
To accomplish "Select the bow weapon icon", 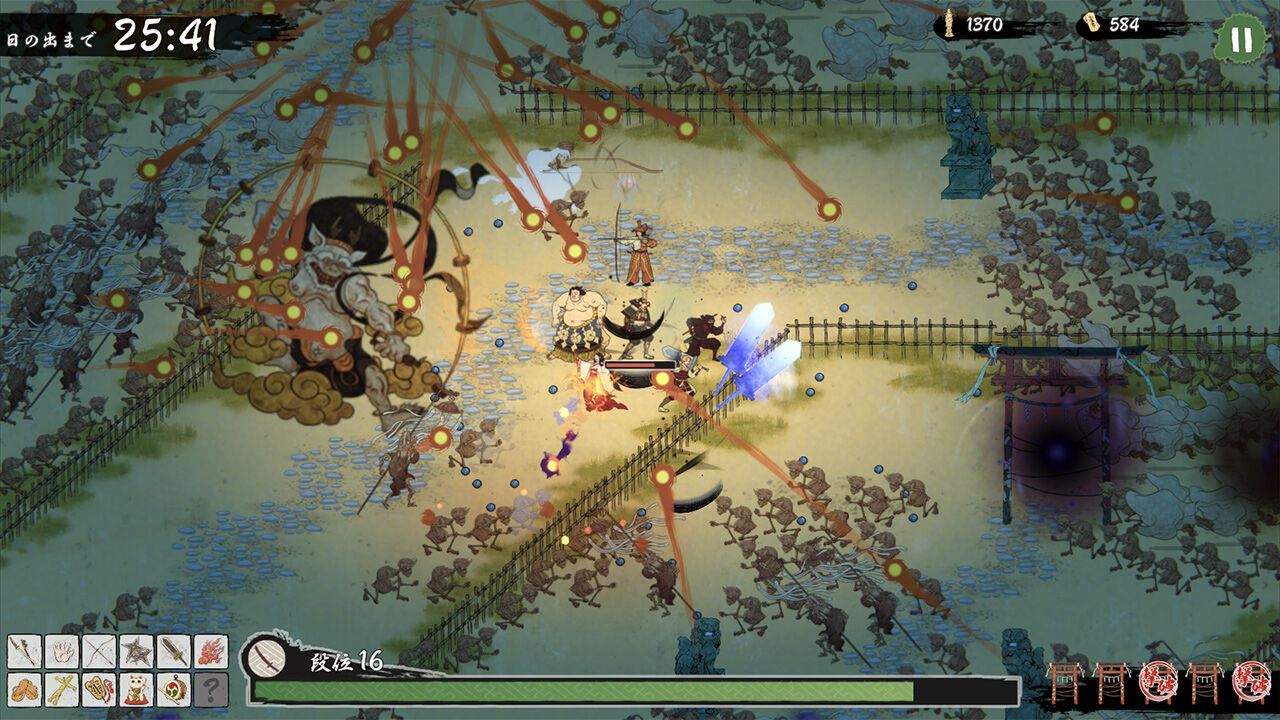I will point(97,653).
